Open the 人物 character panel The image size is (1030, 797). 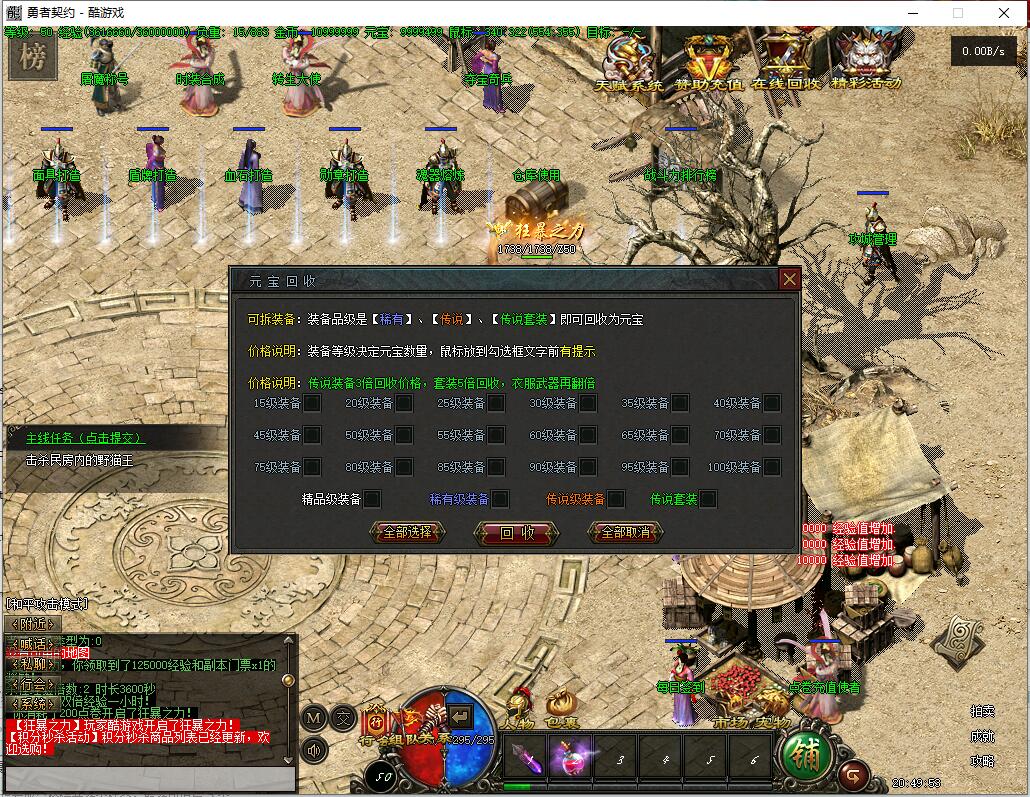518,707
